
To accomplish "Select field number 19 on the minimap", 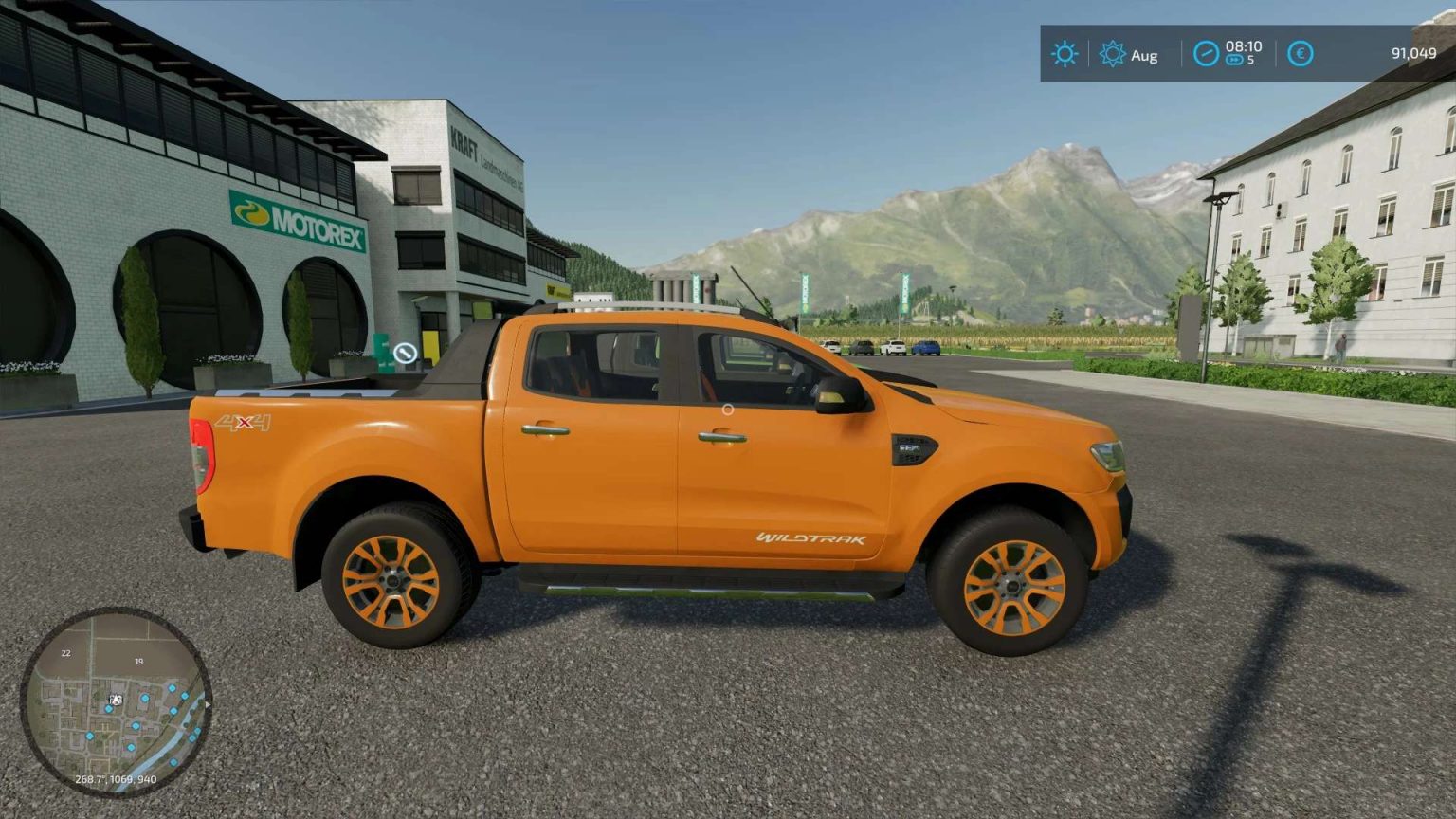I will (x=138, y=662).
